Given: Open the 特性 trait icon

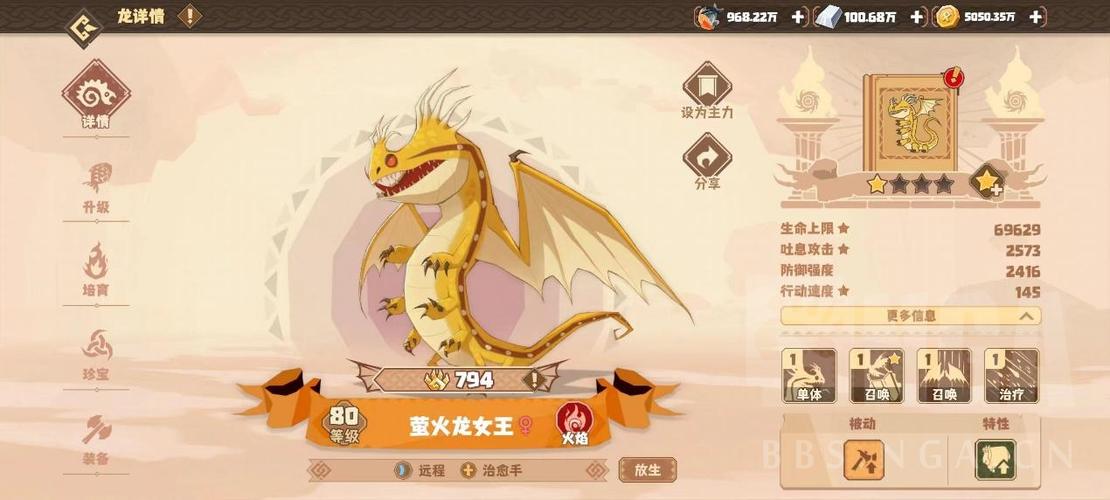Looking at the screenshot, I should point(995,459).
